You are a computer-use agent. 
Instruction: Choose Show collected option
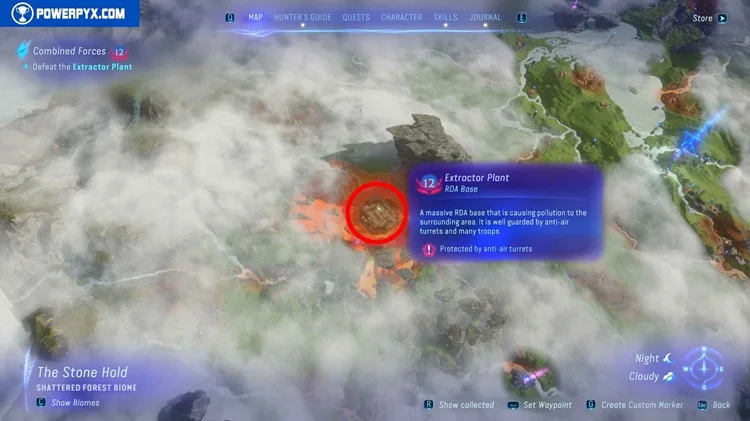(466, 405)
